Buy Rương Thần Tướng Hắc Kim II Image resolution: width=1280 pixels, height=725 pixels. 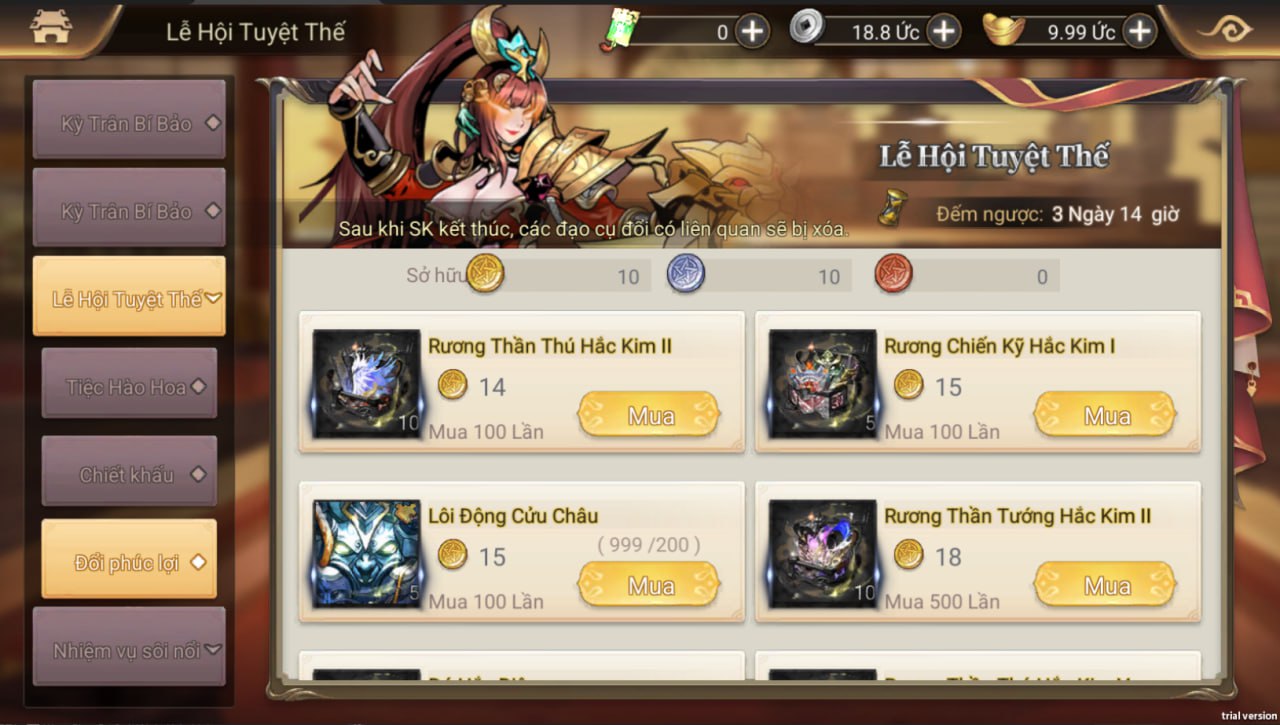coord(1105,585)
